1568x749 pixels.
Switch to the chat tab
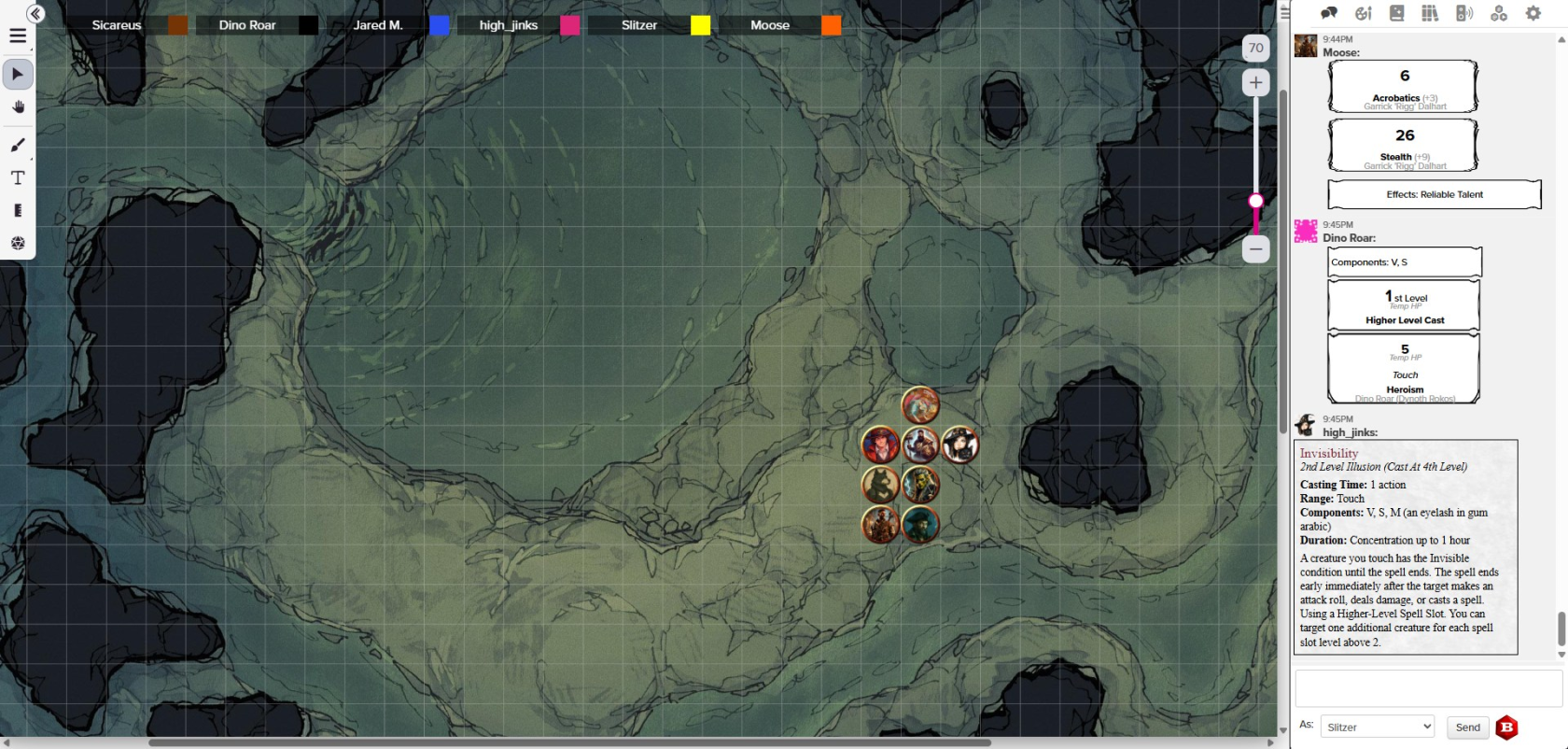[1329, 13]
